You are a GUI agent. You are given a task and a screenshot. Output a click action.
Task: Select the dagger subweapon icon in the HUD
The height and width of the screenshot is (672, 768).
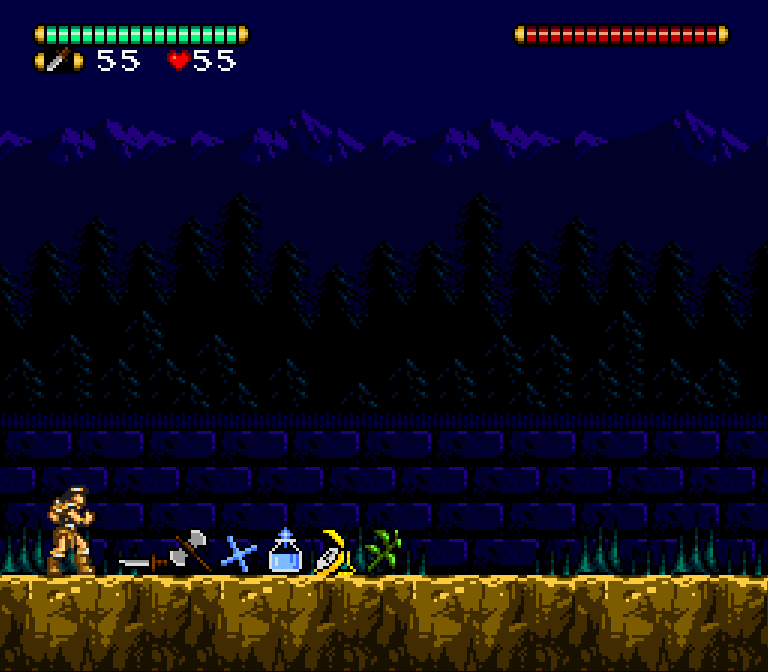(59, 60)
